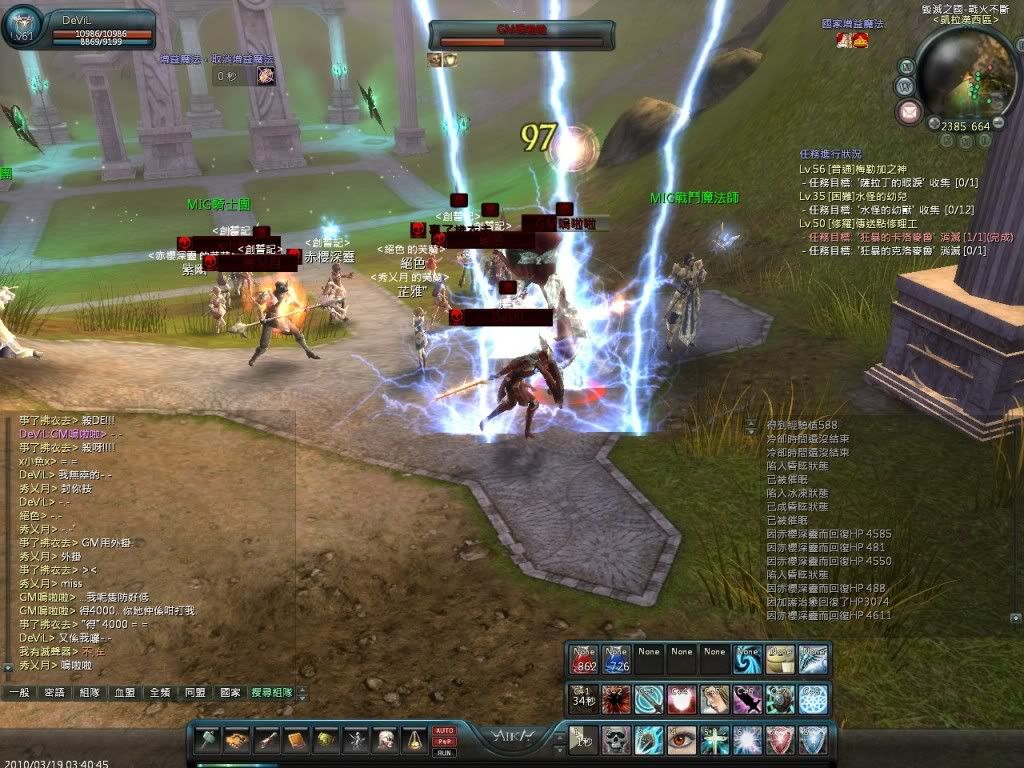Toggle the AUTO button
The width and height of the screenshot is (1024, 768).
coord(444,731)
